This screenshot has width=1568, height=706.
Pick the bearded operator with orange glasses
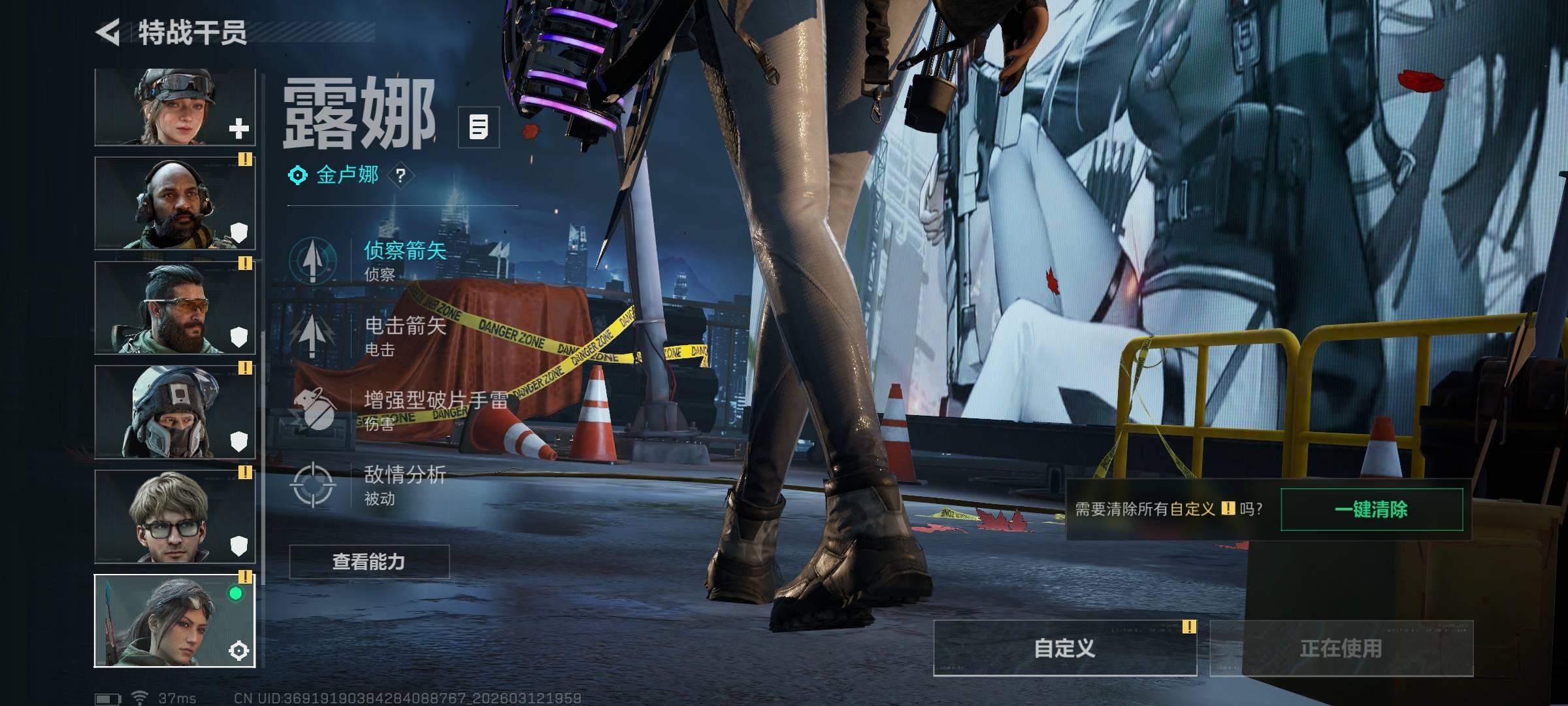point(174,308)
